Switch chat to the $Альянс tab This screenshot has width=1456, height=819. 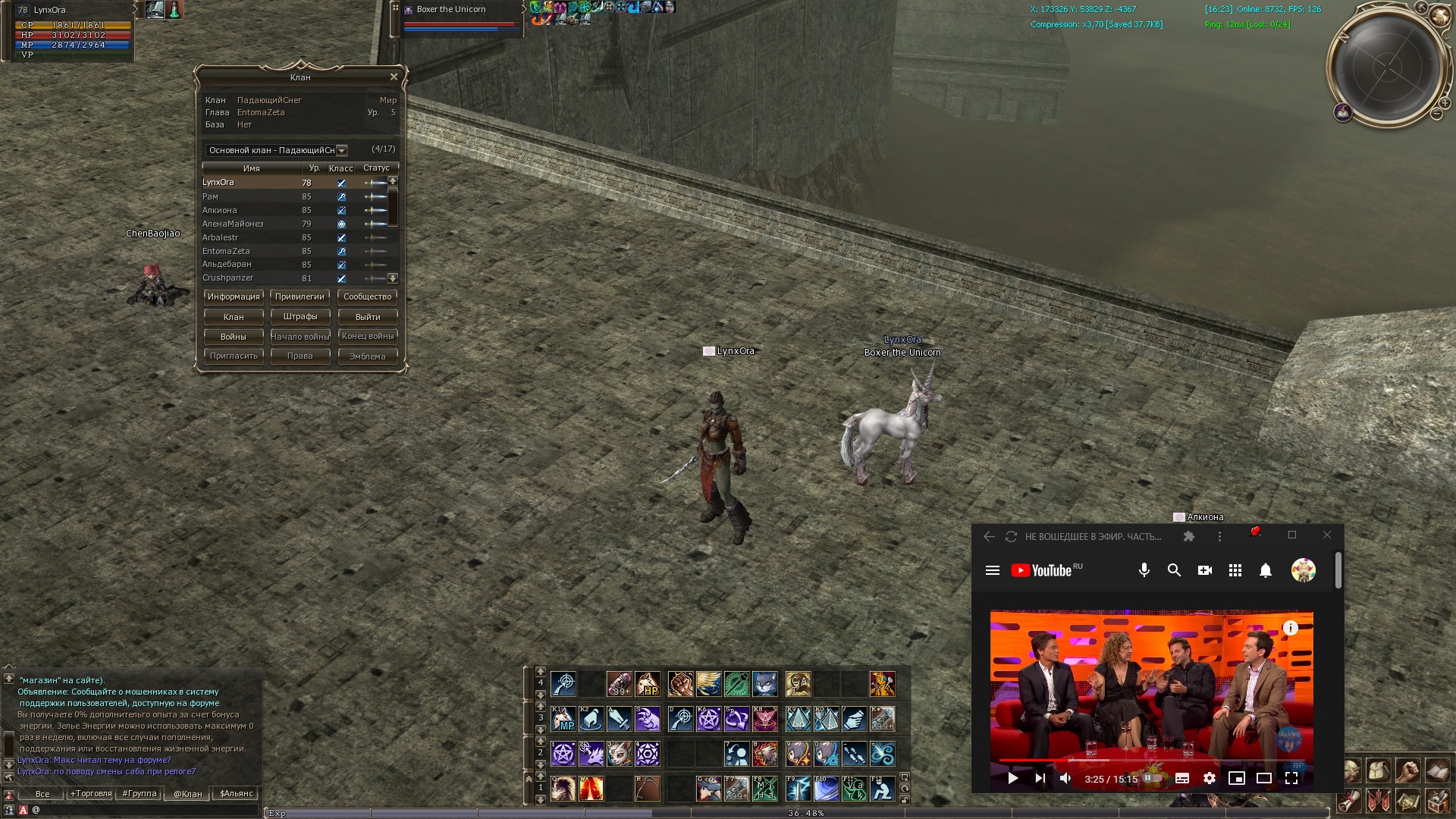[x=236, y=793]
